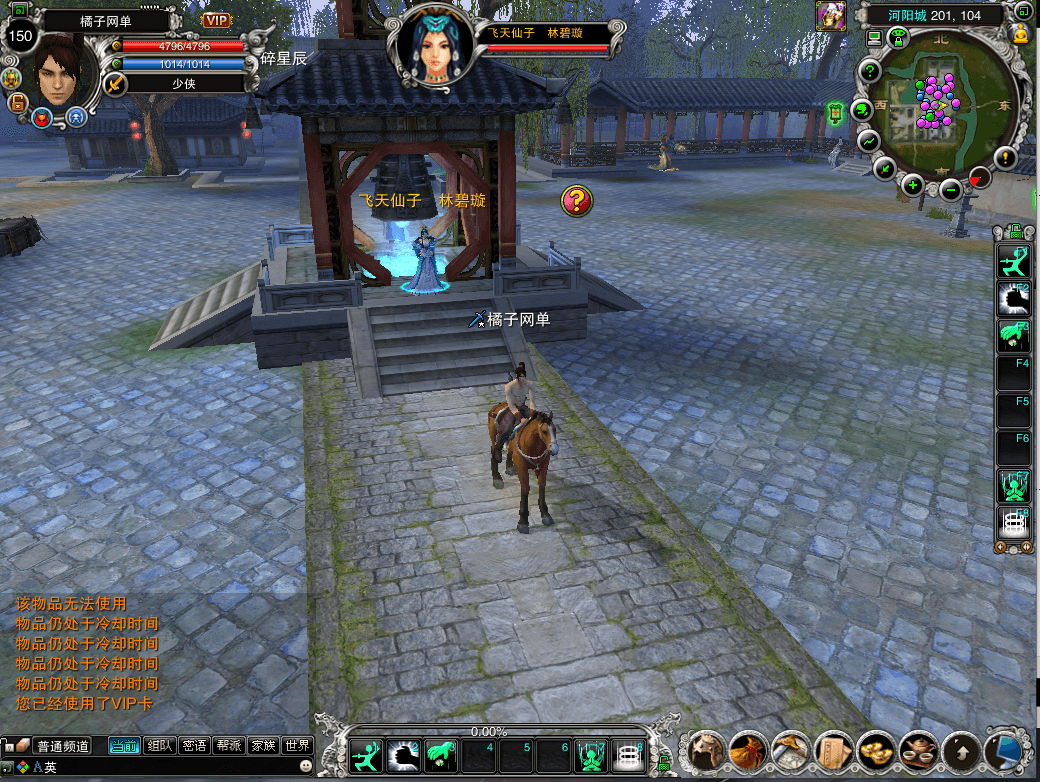Choose the 世界 world chat tab
The image size is (1040, 782).
coord(297,745)
